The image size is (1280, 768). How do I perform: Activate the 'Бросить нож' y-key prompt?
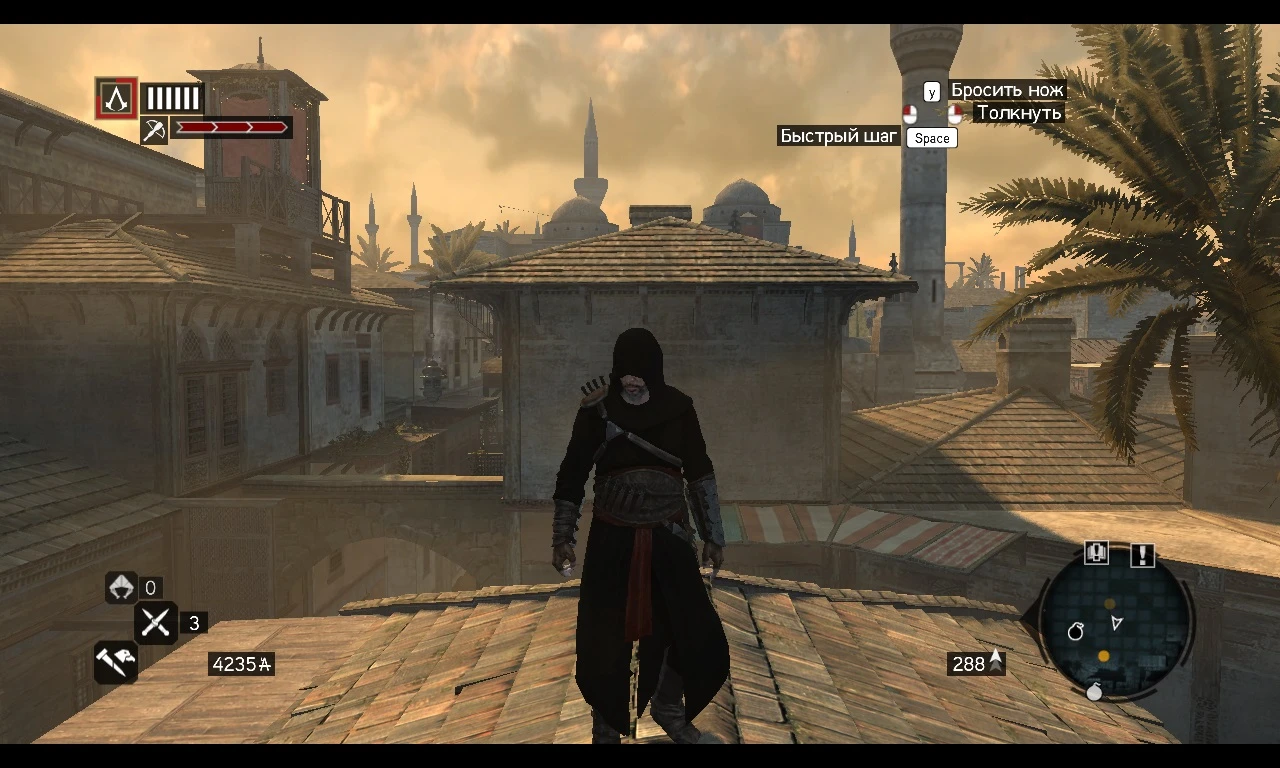(x=931, y=91)
